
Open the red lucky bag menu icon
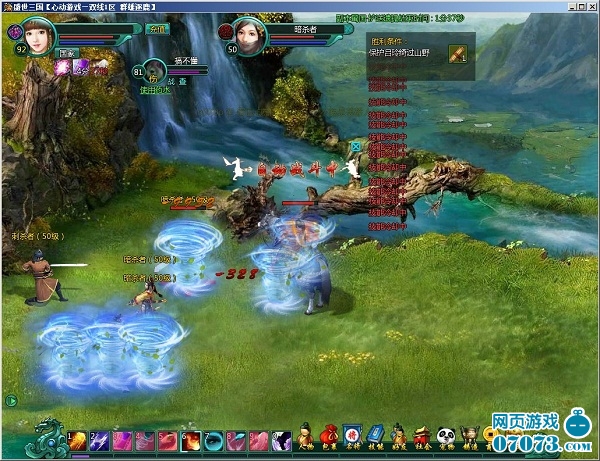point(331,434)
